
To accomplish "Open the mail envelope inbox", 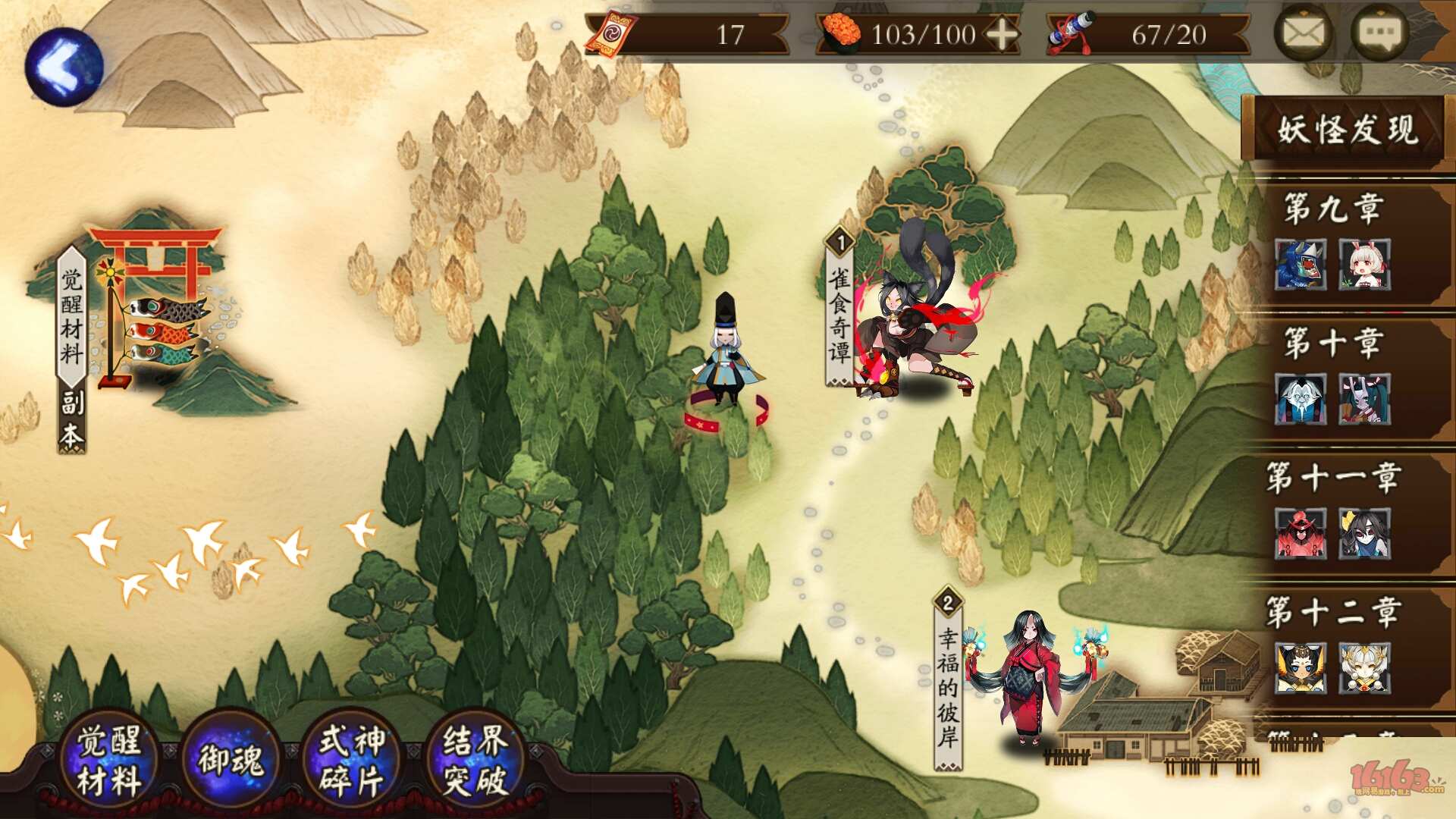I will tap(1304, 33).
